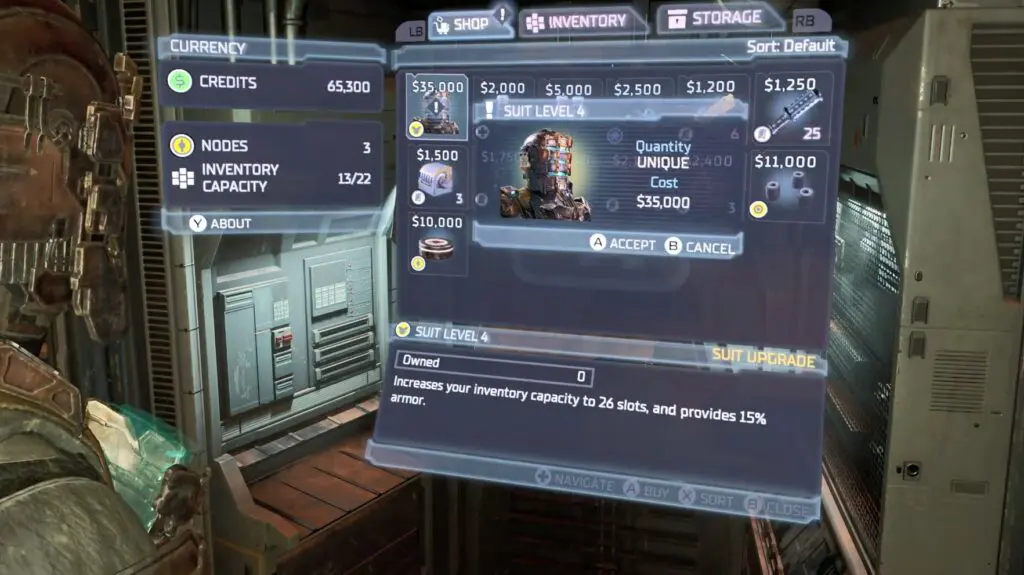This screenshot has height=575, width=1024.
Task: Select the $1,500 shop item
Action: [438, 176]
